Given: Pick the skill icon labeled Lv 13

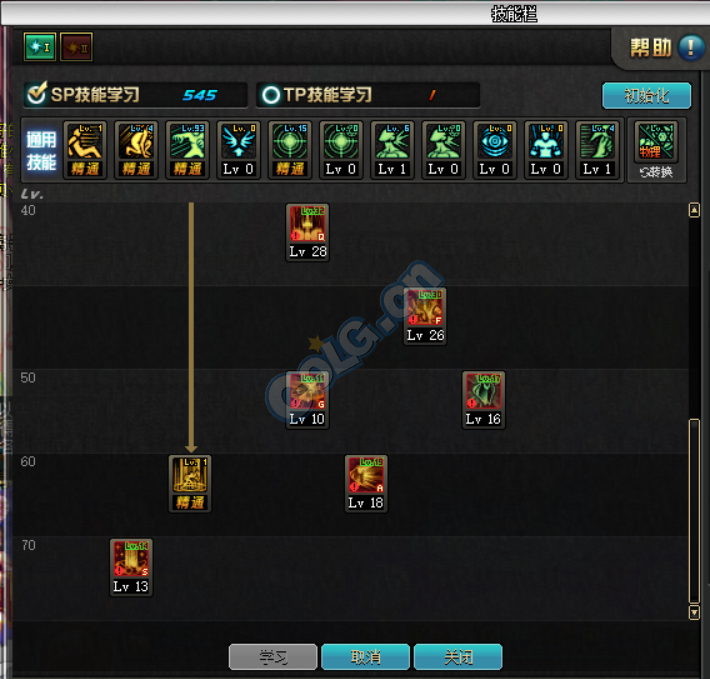Looking at the screenshot, I should point(131,560).
